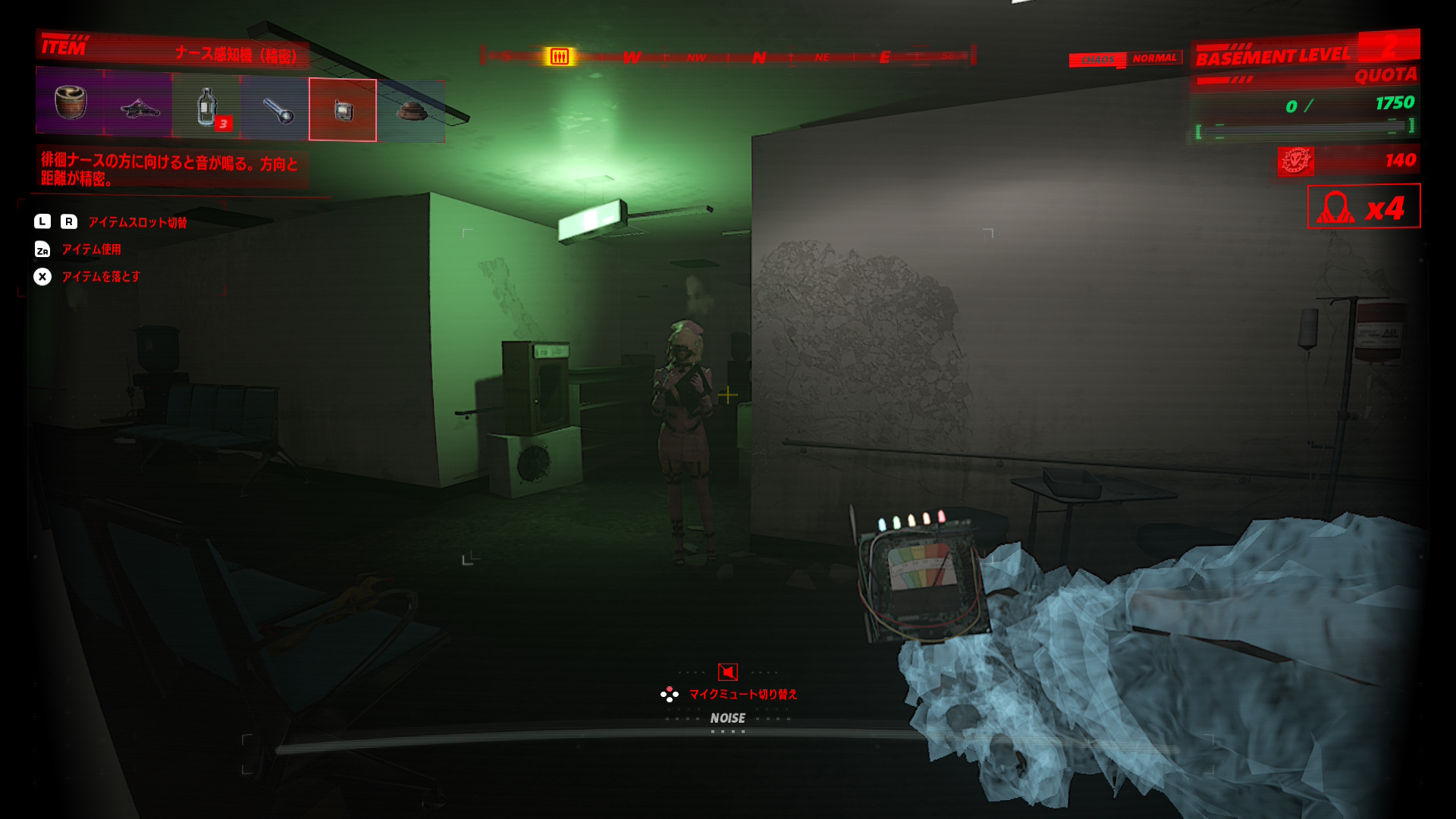Viewport: 1456px width, 819px height.
Task: Select the dark winged figurine slot
Action: (x=139, y=108)
